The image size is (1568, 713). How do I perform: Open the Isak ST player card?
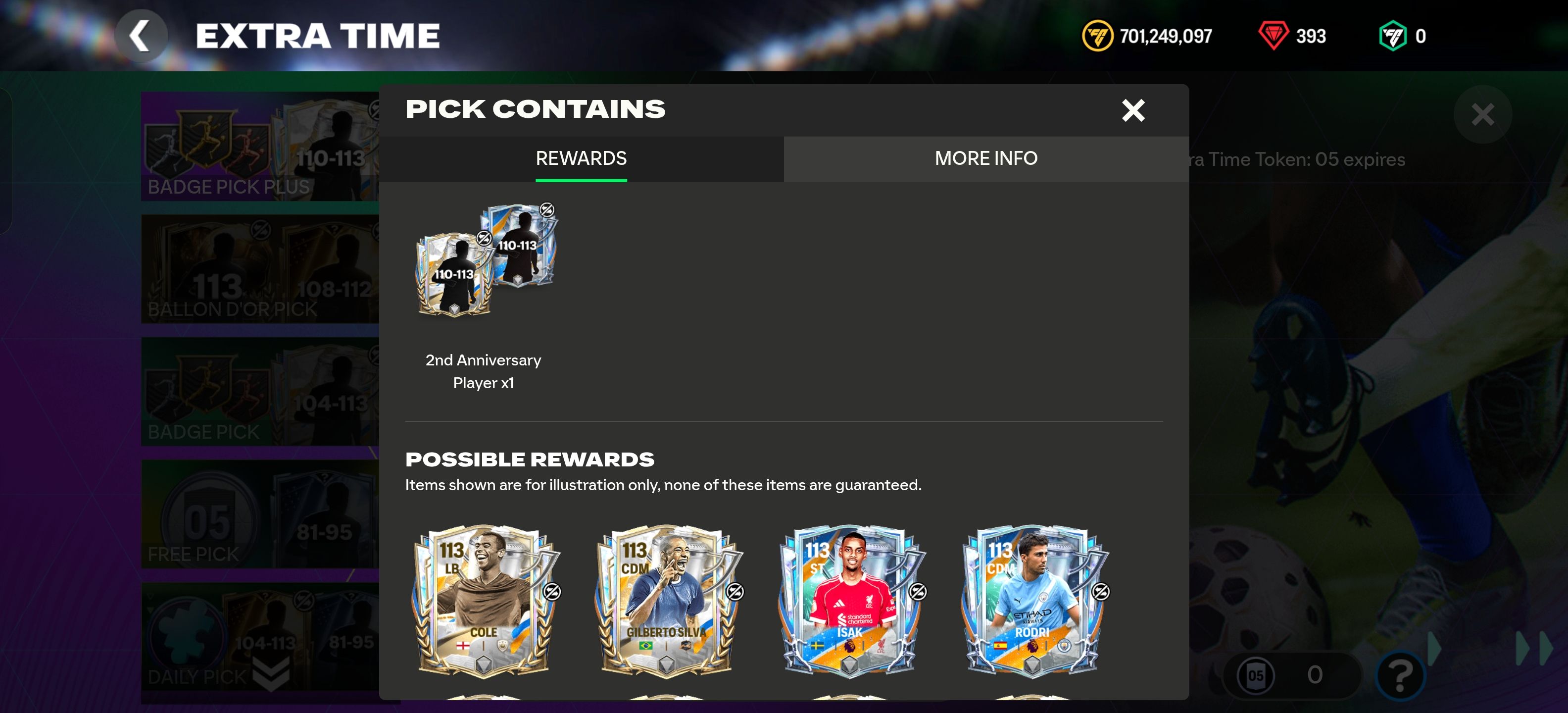(x=850, y=601)
